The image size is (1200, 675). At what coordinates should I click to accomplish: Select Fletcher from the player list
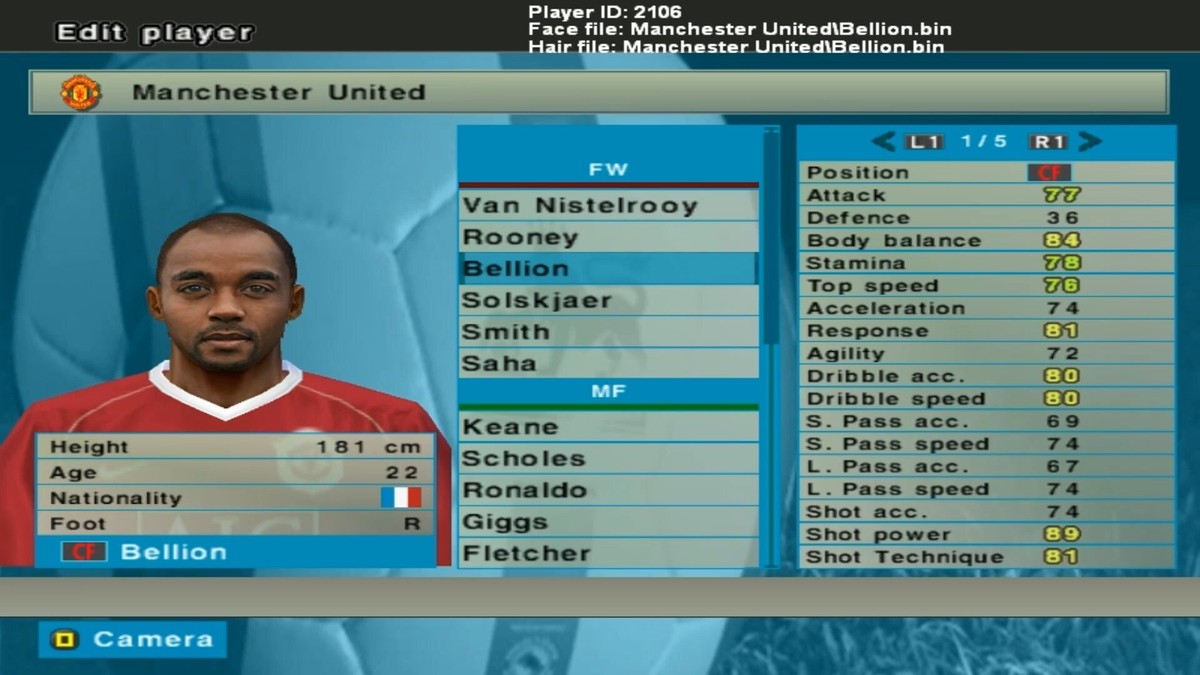(608, 553)
